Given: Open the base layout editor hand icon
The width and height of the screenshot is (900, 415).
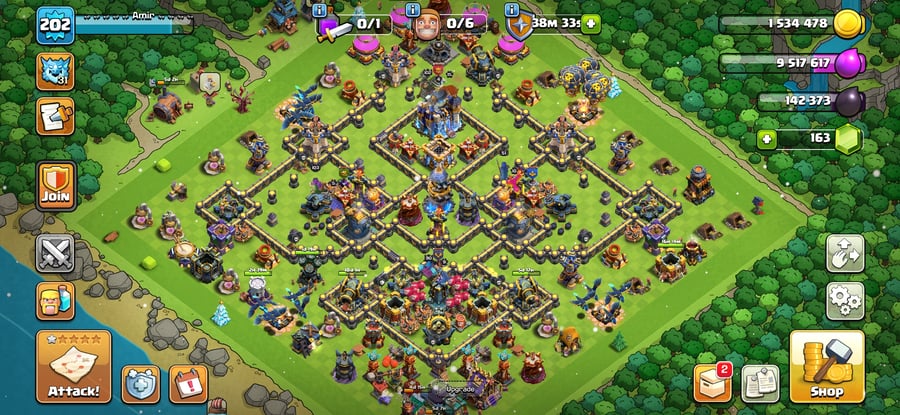Looking at the screenshot, I should pos(844,254).
